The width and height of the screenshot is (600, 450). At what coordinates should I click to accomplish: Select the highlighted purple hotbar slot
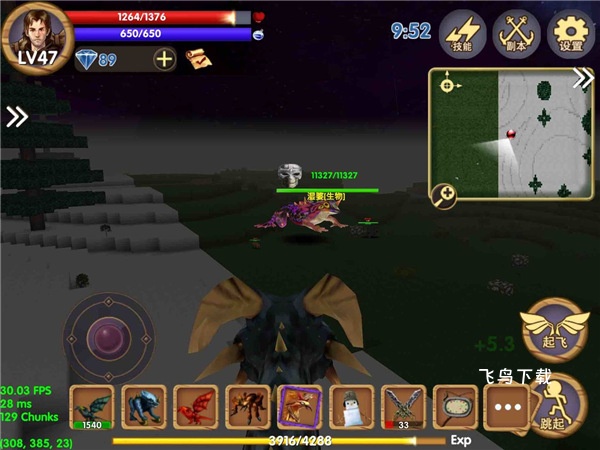click(x=299, y=407)
